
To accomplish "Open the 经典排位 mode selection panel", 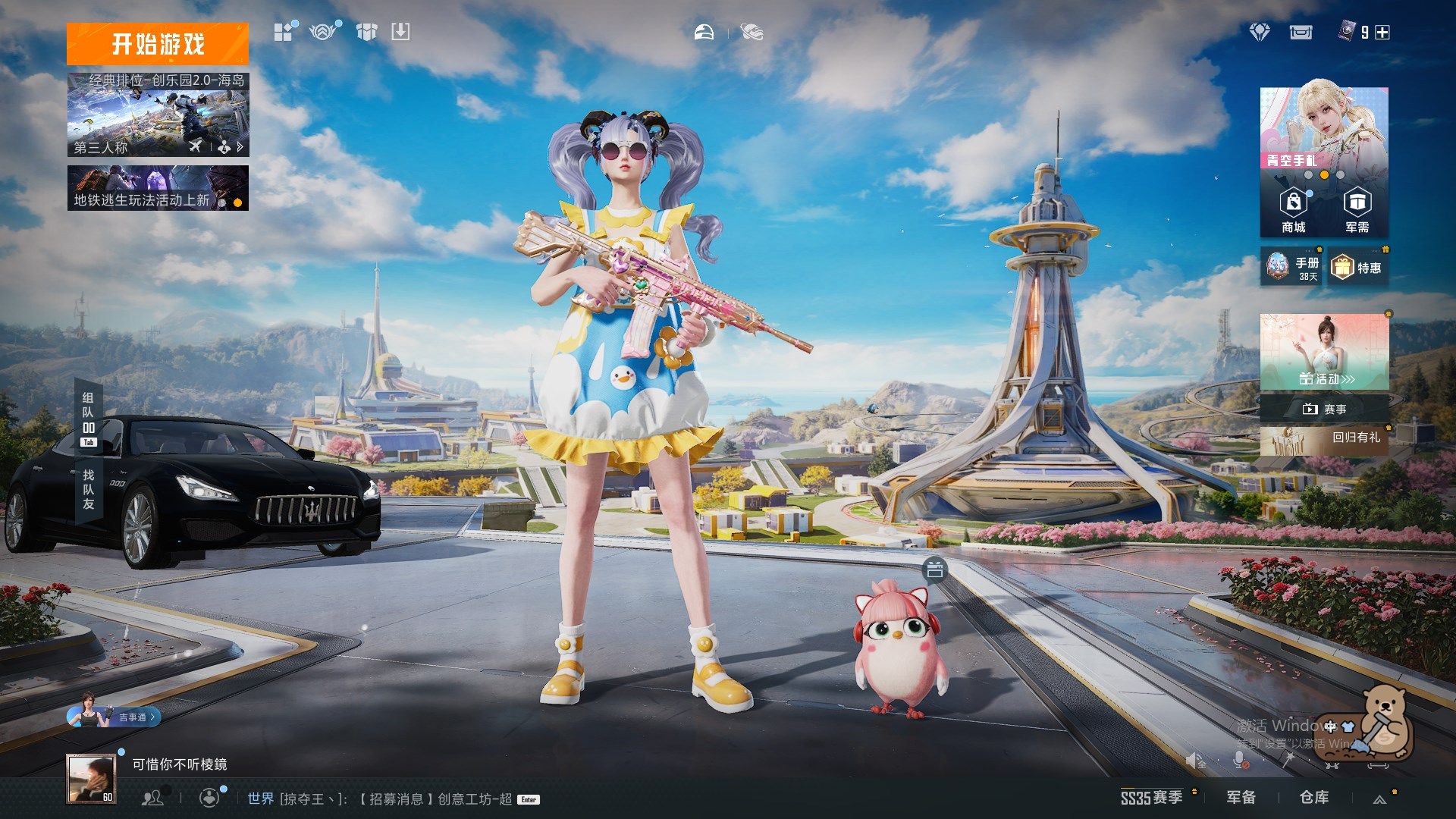I will (x=158, y=115).
